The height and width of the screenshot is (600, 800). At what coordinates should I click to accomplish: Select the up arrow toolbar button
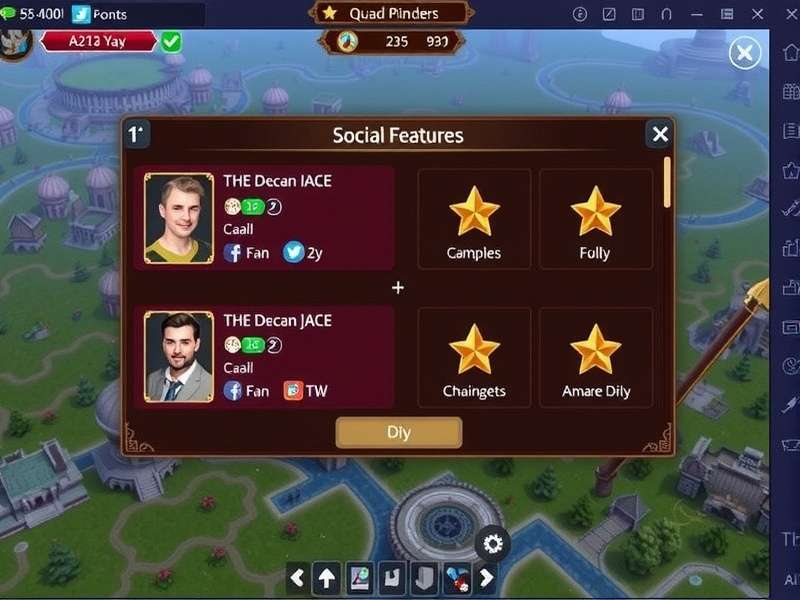327,577
